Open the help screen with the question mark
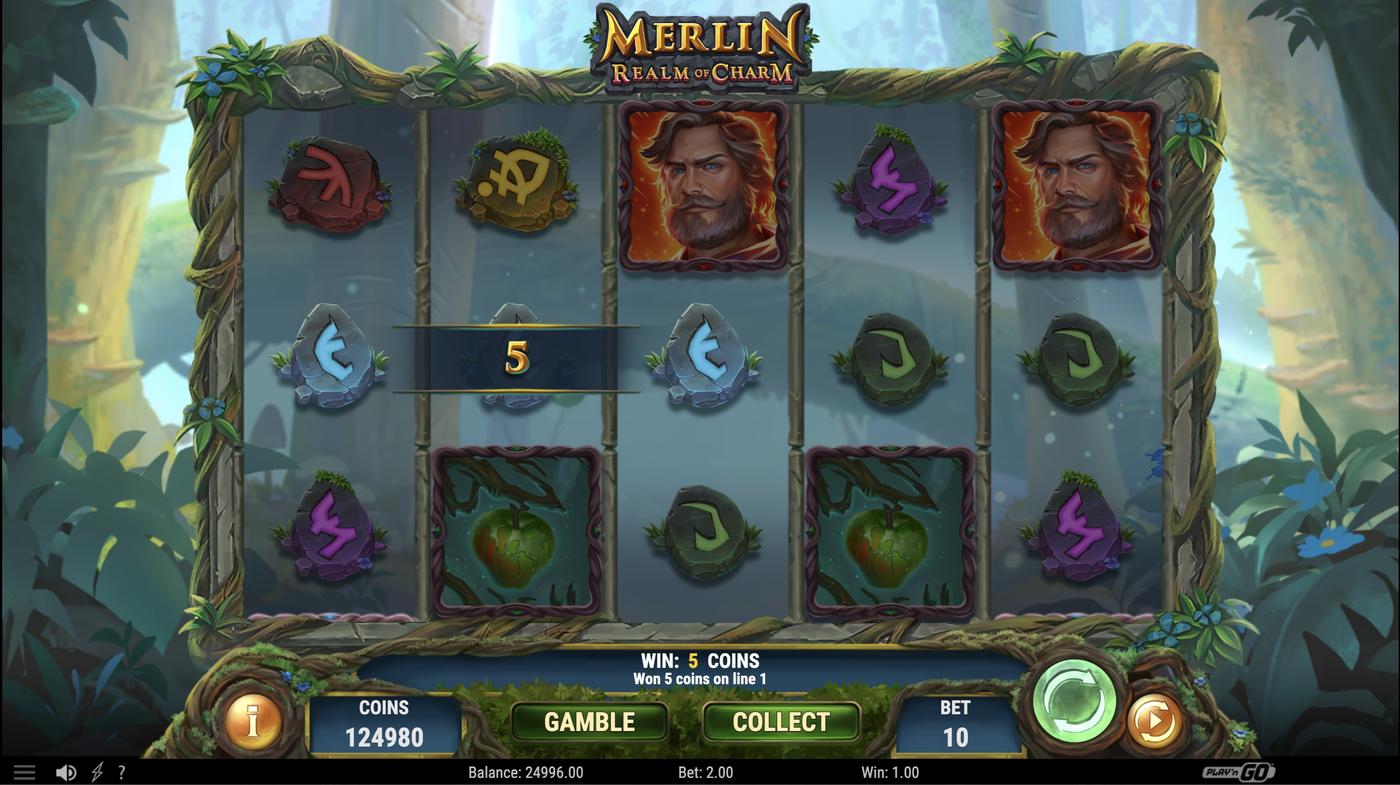The image size is (1400, 785). point(121,771)
